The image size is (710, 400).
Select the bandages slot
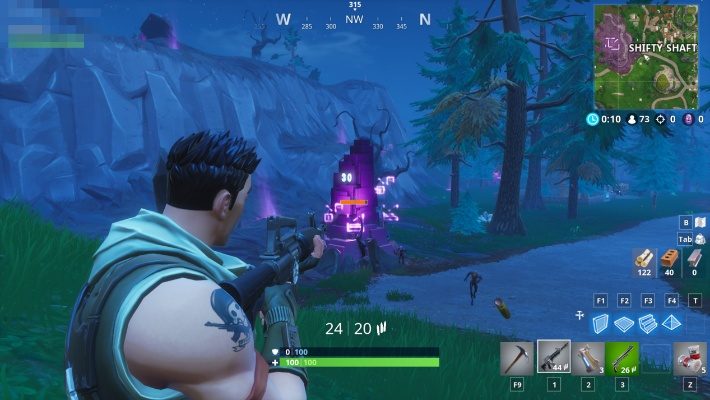point(588,358)
